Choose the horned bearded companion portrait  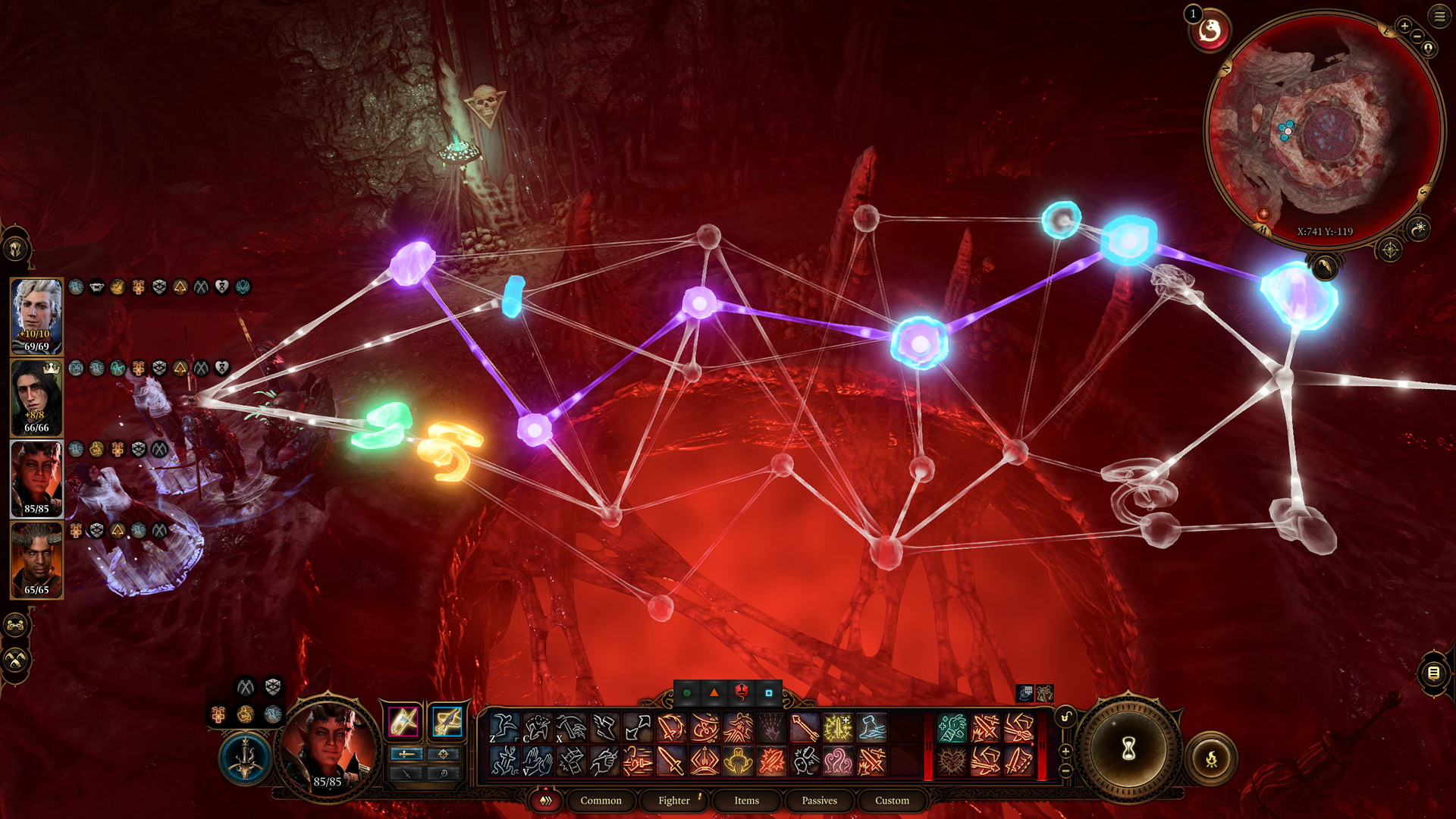[36, 559]
